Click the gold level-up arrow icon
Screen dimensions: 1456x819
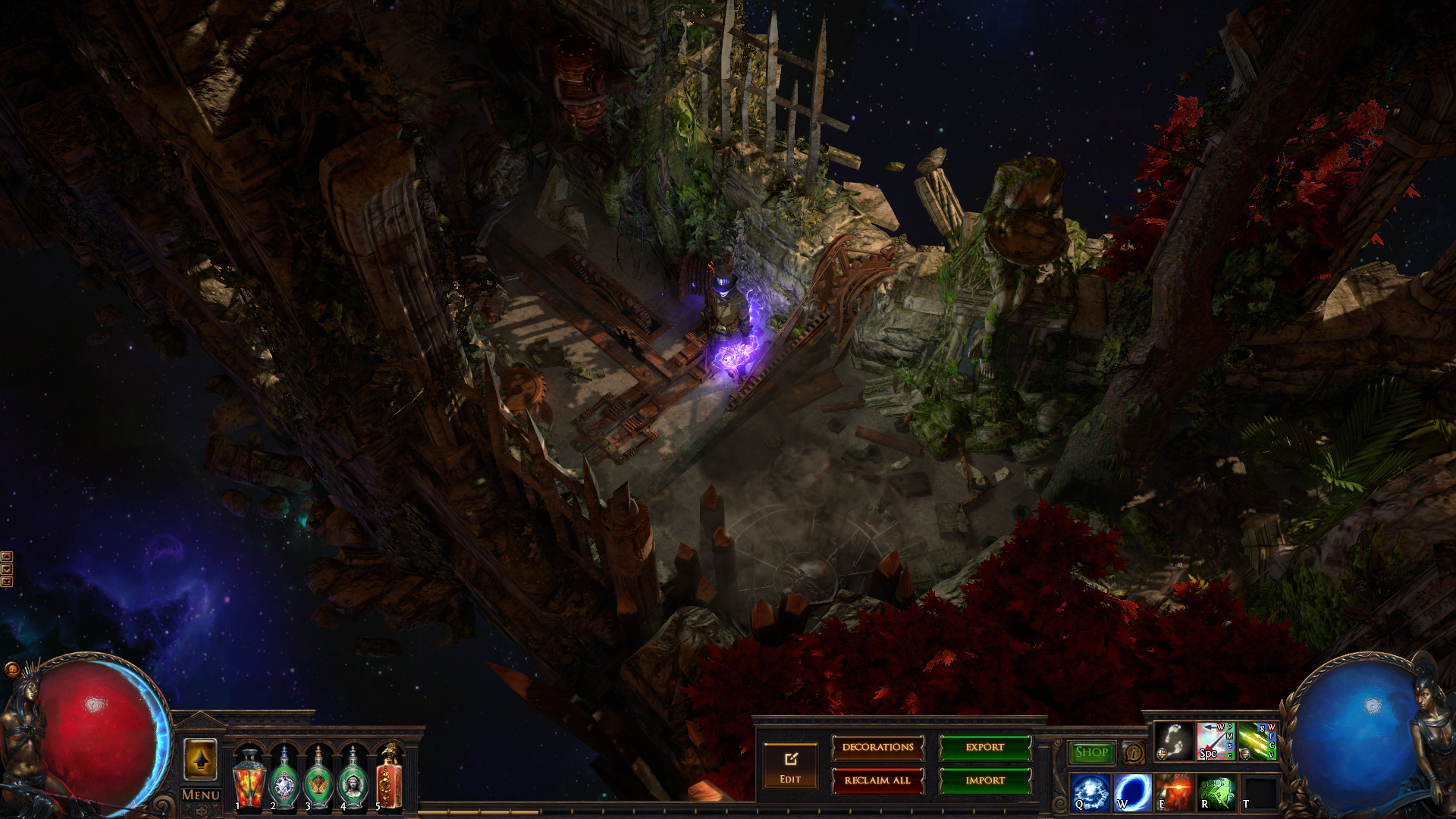tap(200, 758)
